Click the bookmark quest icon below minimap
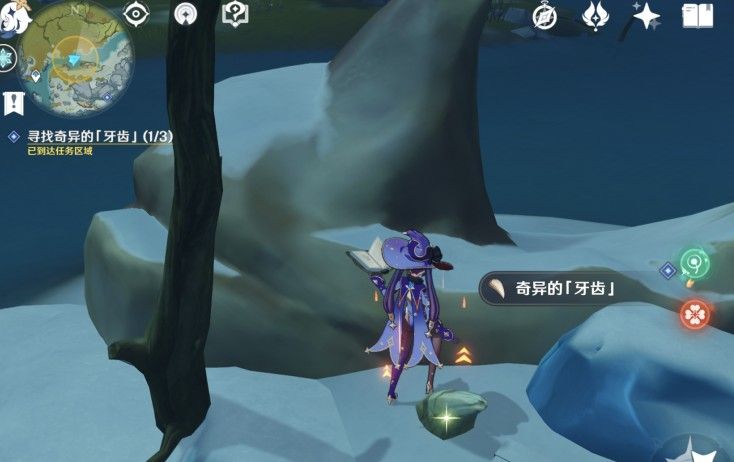734x462 pixels. (x=12, y=102)
